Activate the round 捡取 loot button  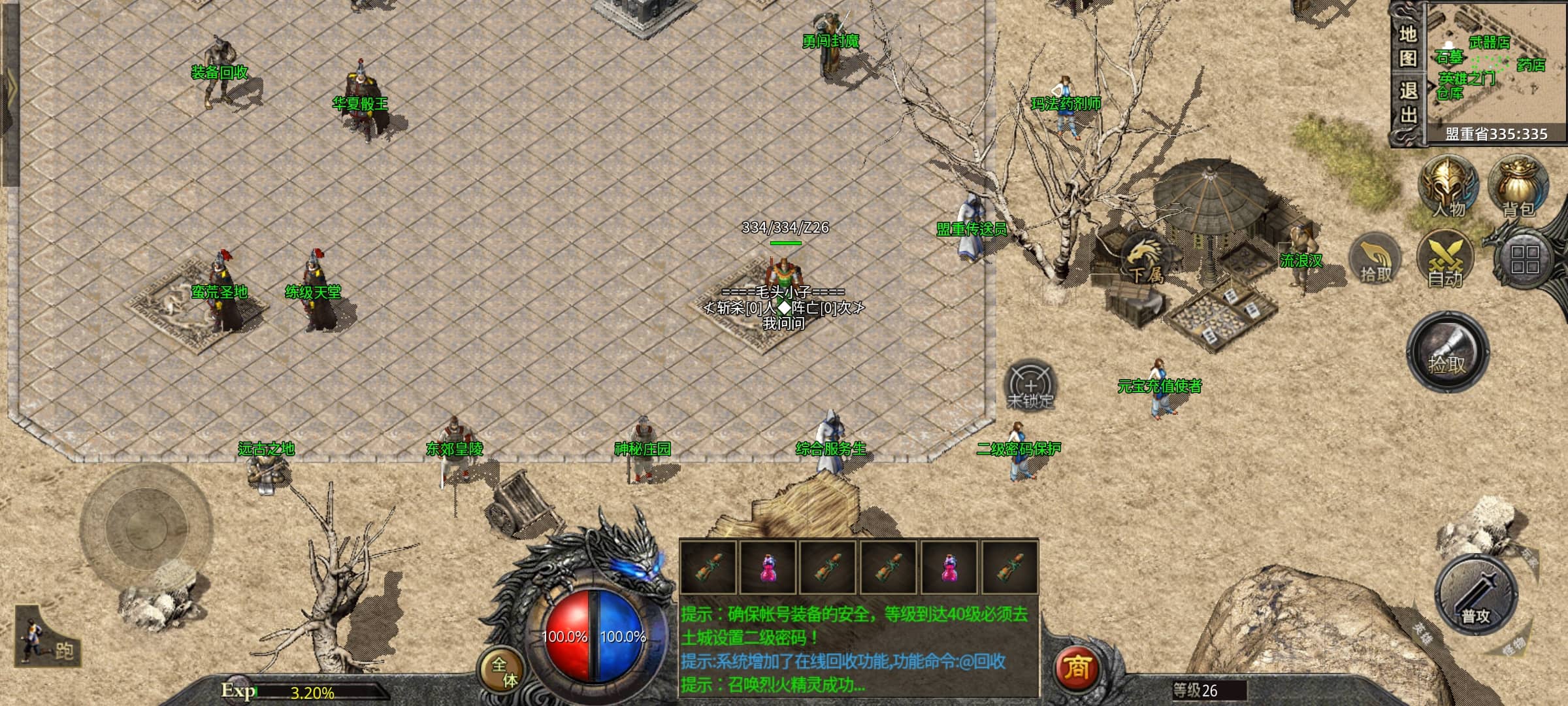pos(1447,353)
